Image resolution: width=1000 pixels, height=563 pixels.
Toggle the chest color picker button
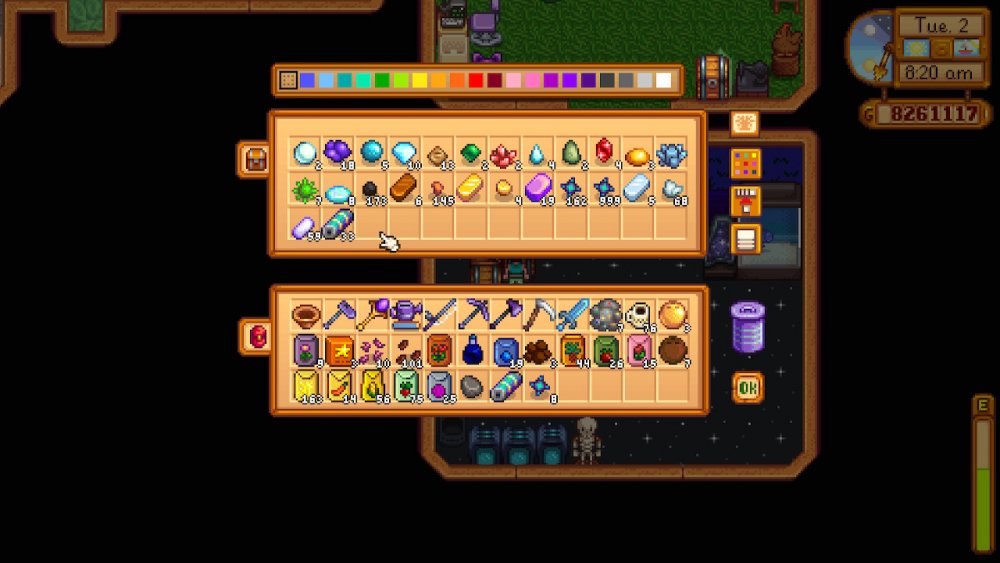point(745,164)
